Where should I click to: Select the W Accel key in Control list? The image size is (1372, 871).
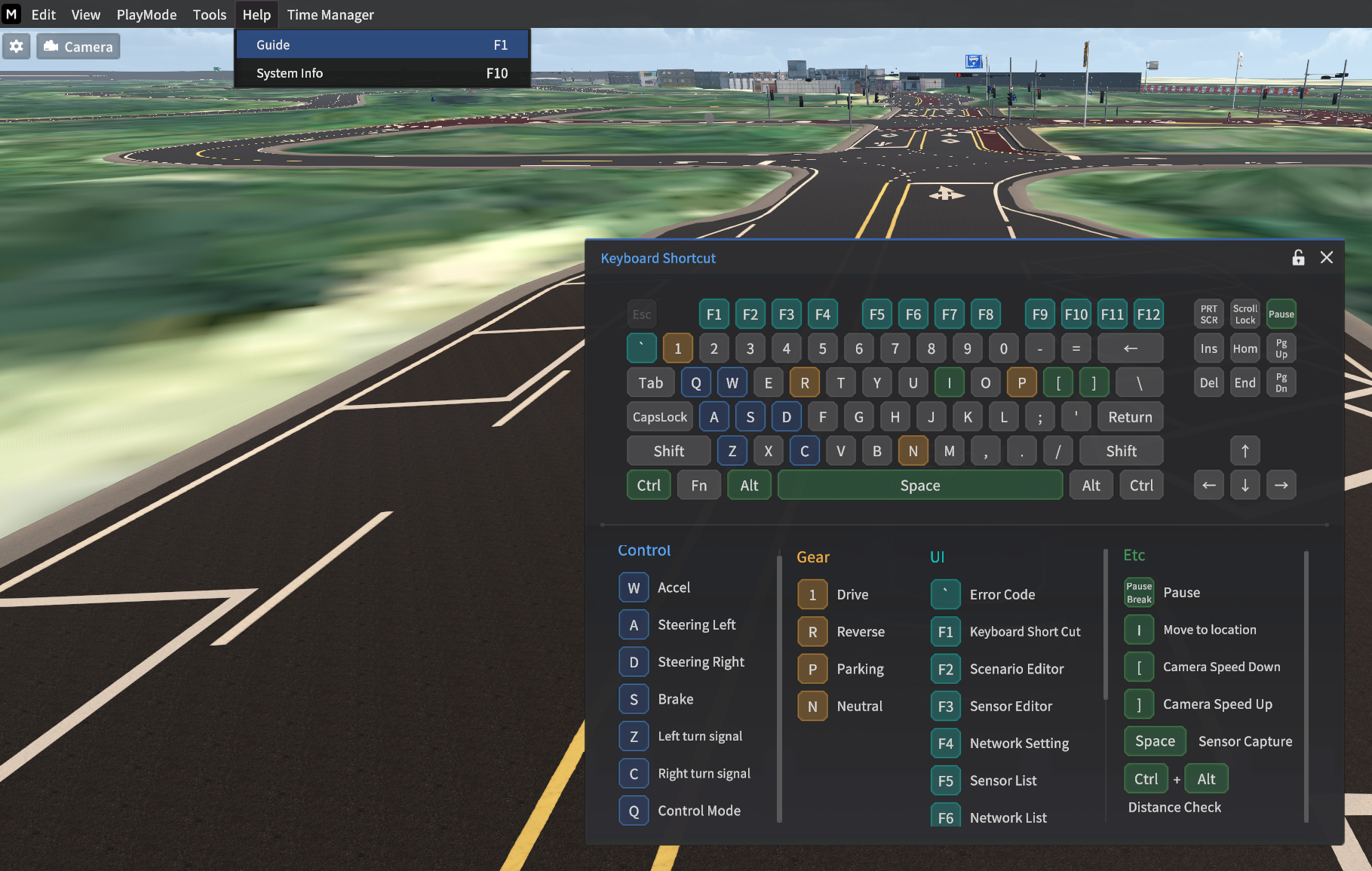(x=634, y=587)
